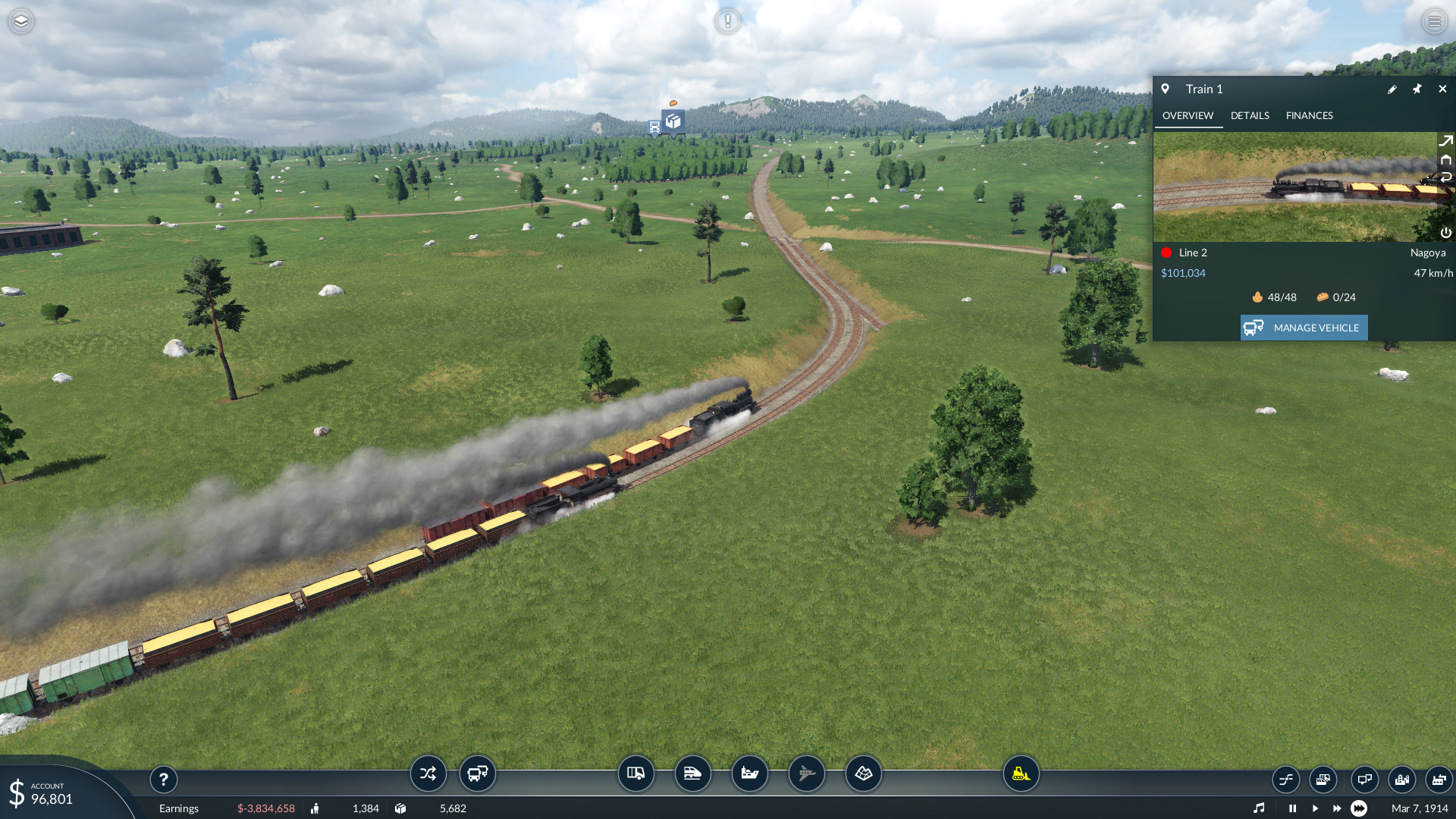The width and height of the screenshot is (1456, 819).
Task: Pause the game simulation
Action: tap(1292, 808)
